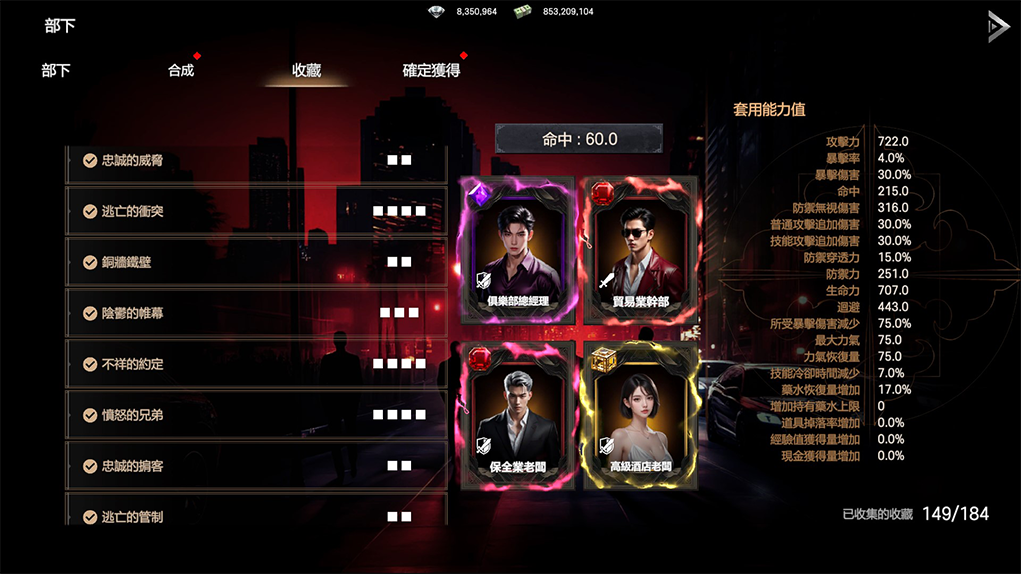Select the 忠誠的威脅 collection row
Image resolution: width=1021 pixels, height=574 pixels.
click(x=256, y=160)
